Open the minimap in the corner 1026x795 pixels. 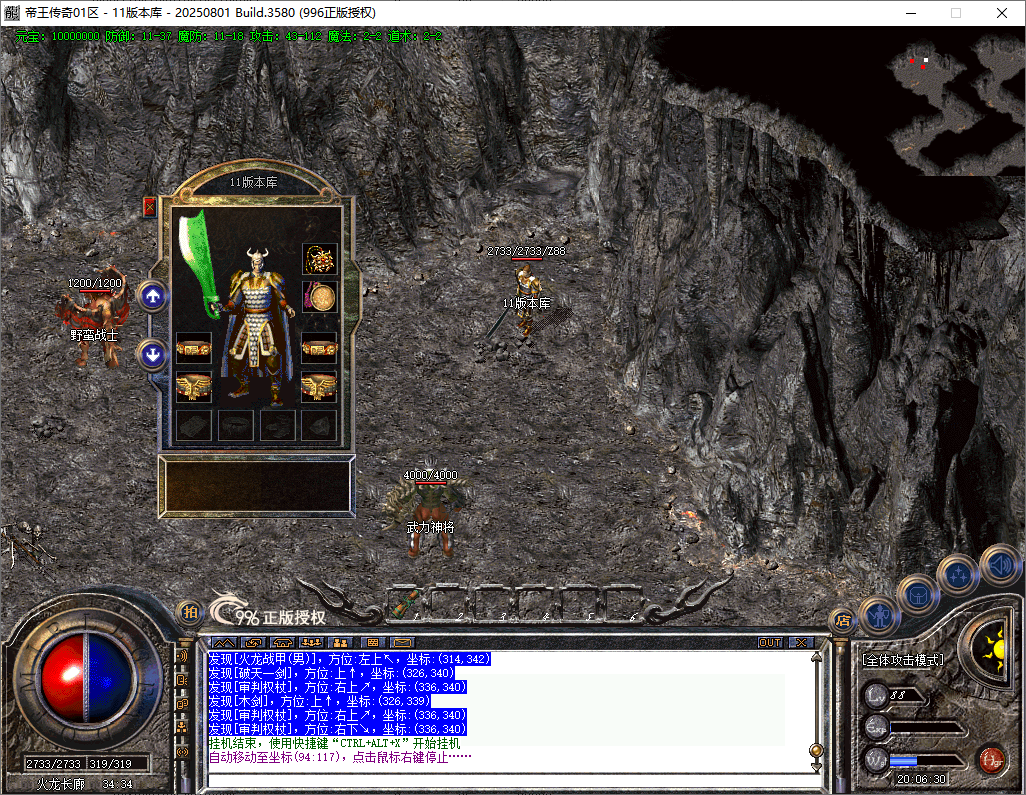(953, 100)
